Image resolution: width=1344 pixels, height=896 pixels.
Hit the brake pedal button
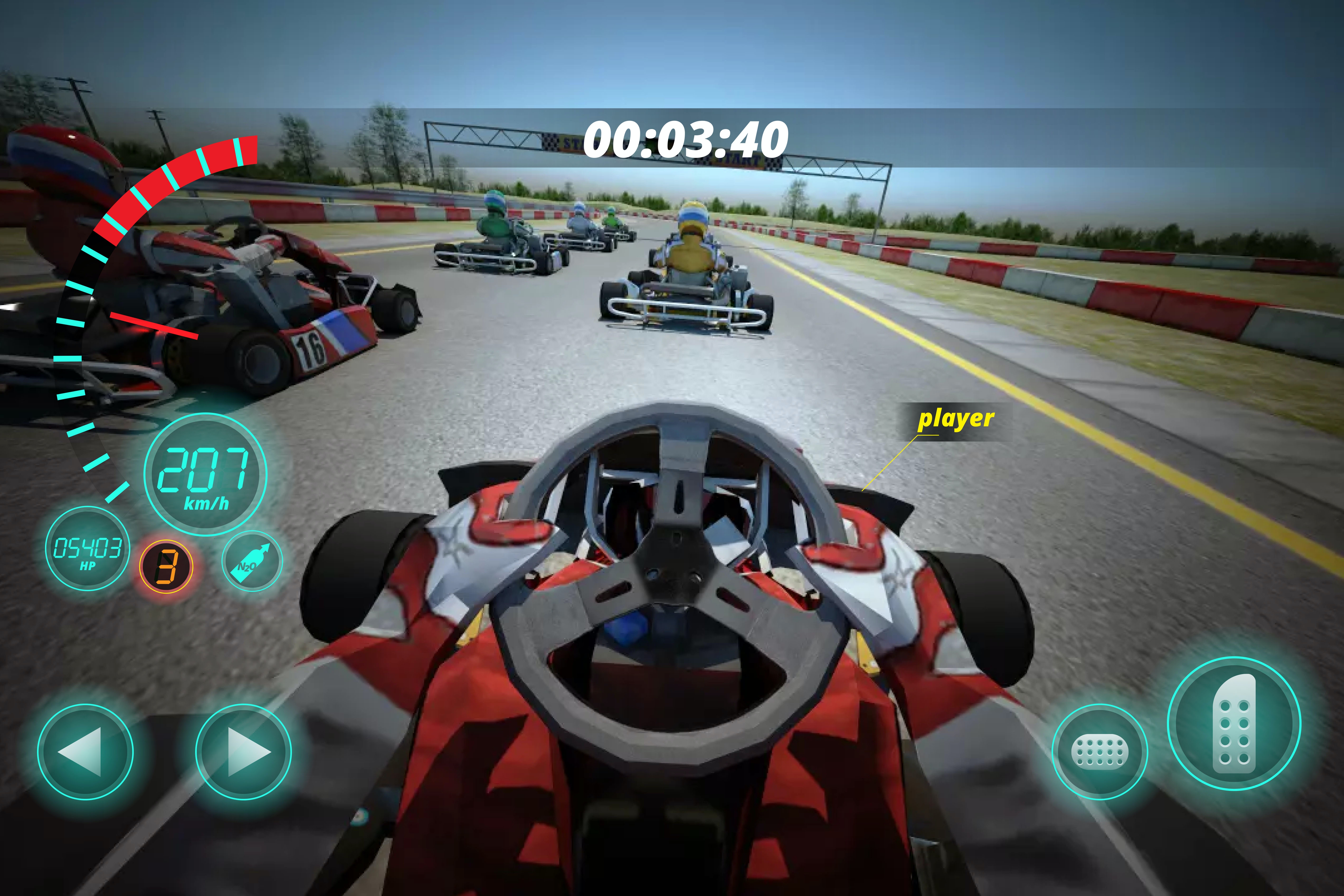coord(1099,752)
